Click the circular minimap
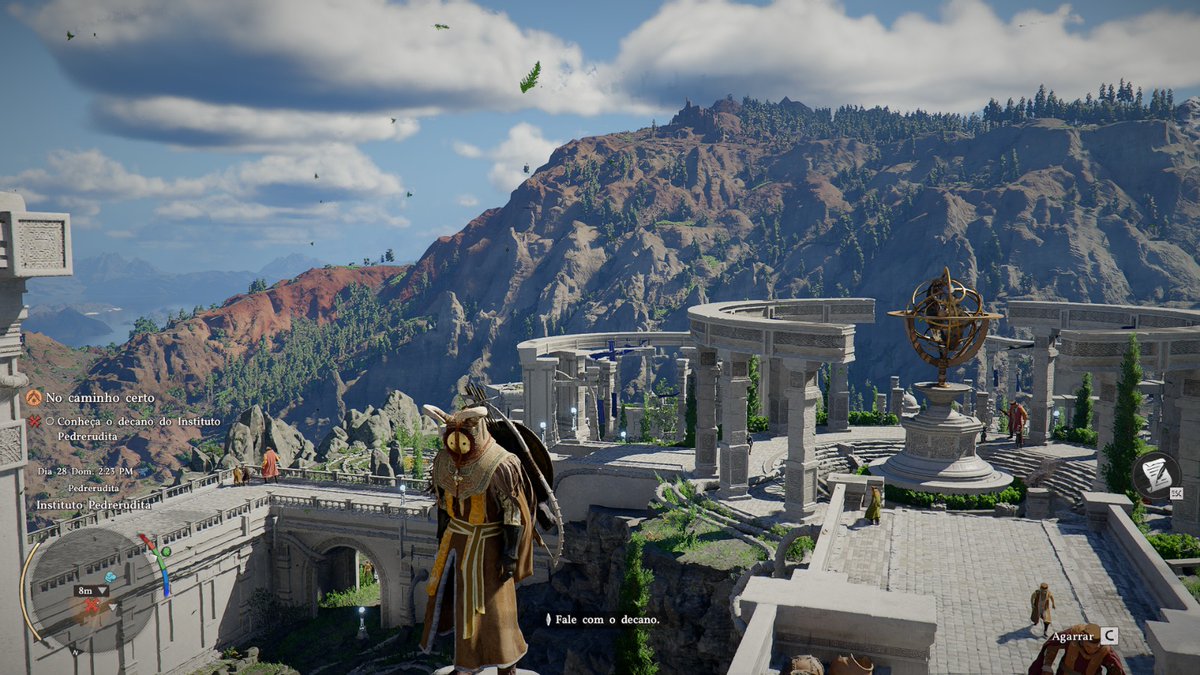The image size is (1200, 675). (90, 590)
